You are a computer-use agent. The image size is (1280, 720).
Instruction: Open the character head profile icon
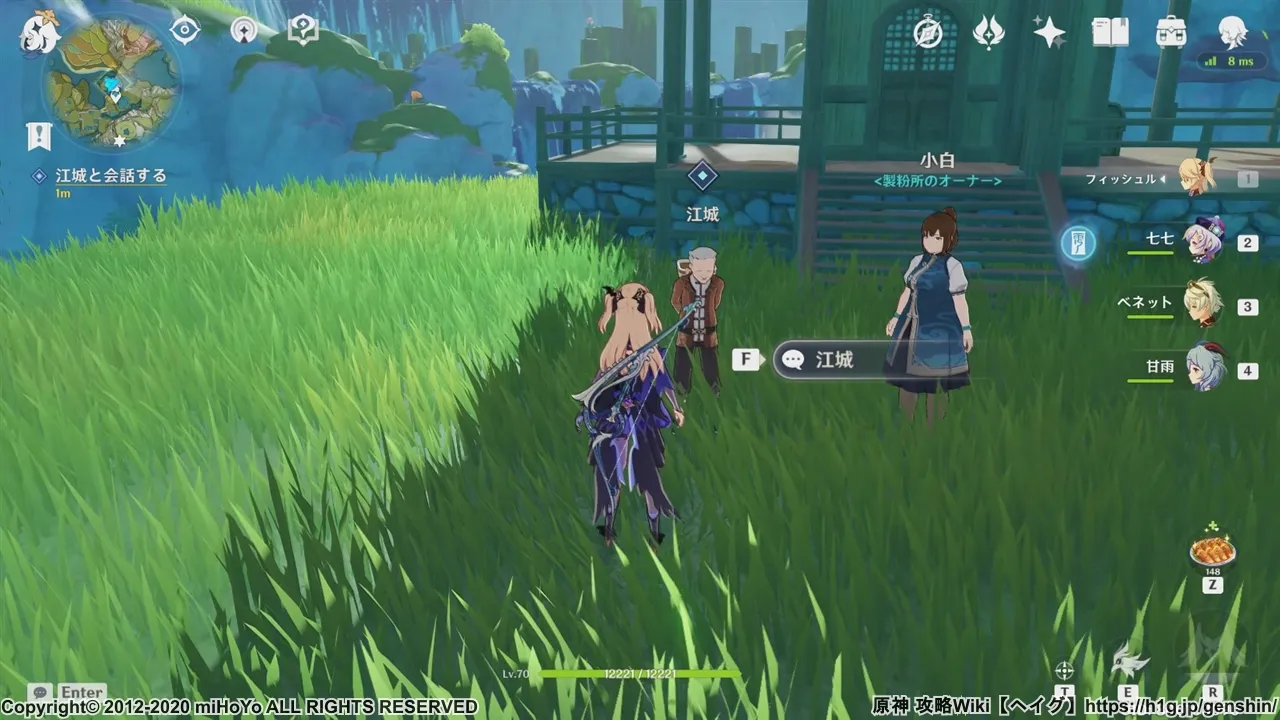click(1232, 32)
